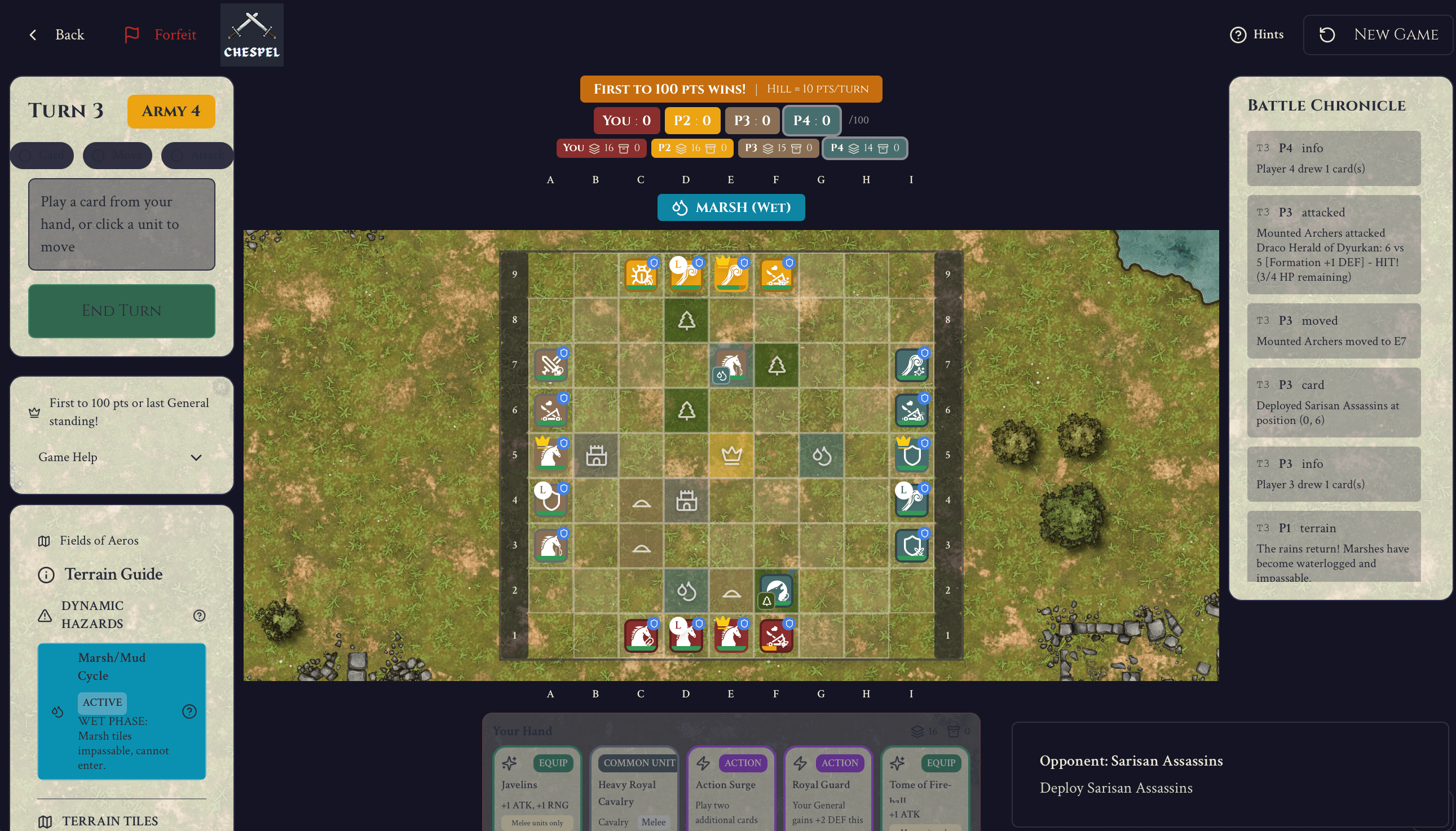Start a New Game
Image resolution: width=1456 pixels, height=831 pixels.
pyautogui.click(x=1379, y=34)
